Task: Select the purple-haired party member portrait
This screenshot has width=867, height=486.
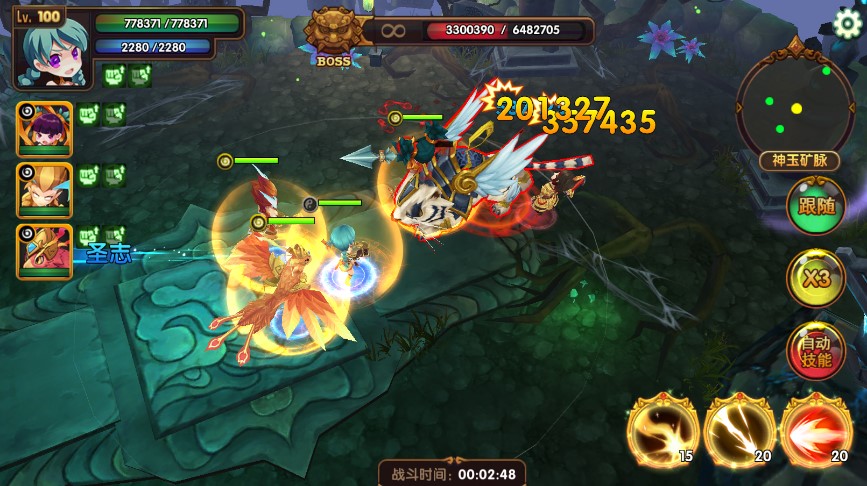Action: [x=45, y=130]
